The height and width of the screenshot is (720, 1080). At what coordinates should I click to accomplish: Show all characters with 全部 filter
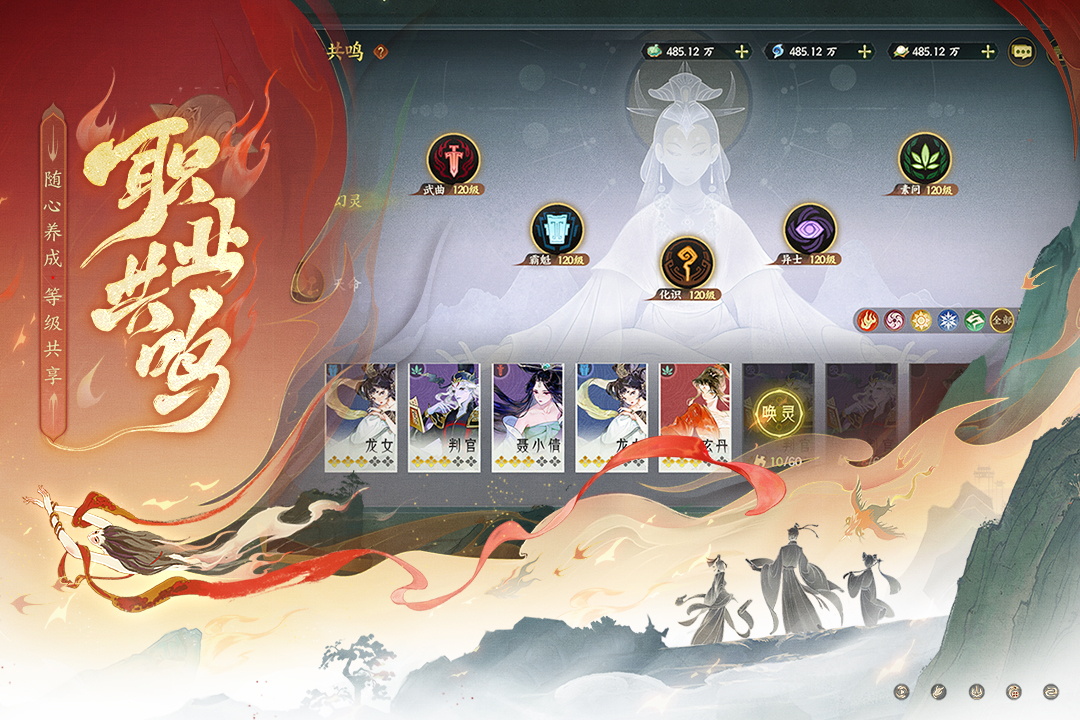pyautogui.click(x=1001, y=321)
